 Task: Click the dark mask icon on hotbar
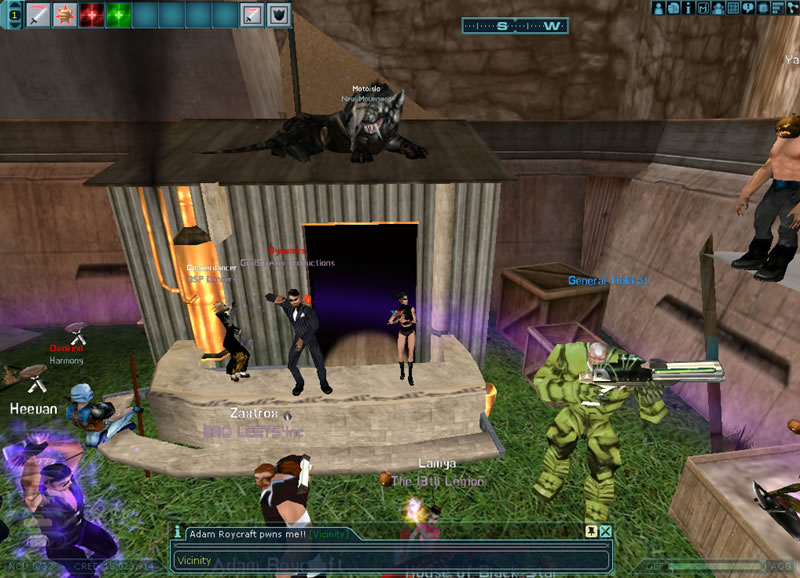(280, 15)
